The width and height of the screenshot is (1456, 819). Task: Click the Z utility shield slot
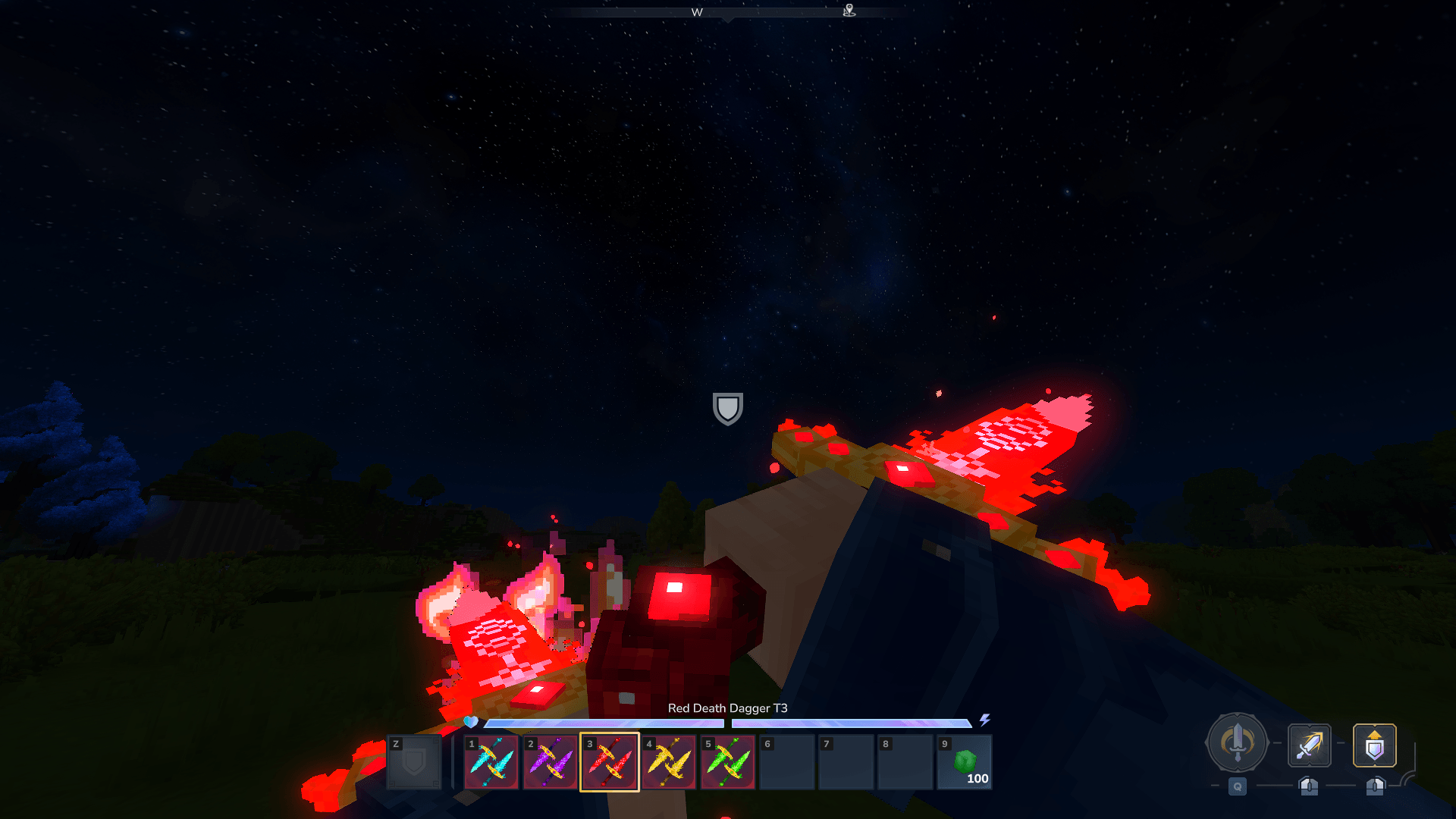(x=414, y=762)
